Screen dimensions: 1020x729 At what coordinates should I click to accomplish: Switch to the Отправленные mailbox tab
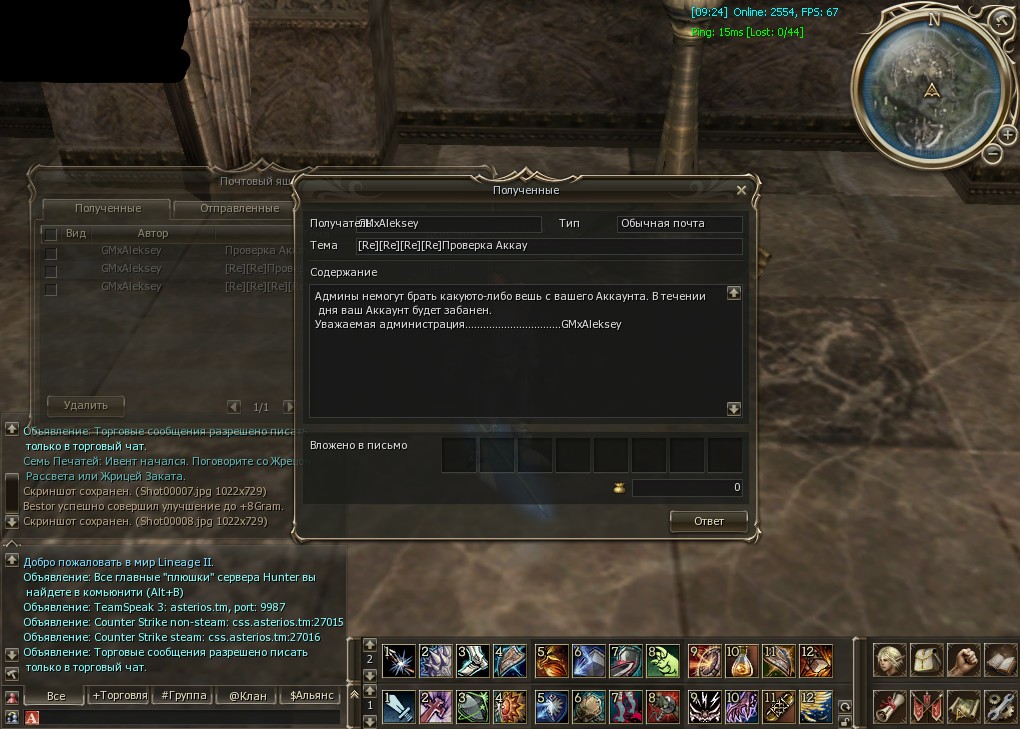pyautogui.click(x=239, y=208)
